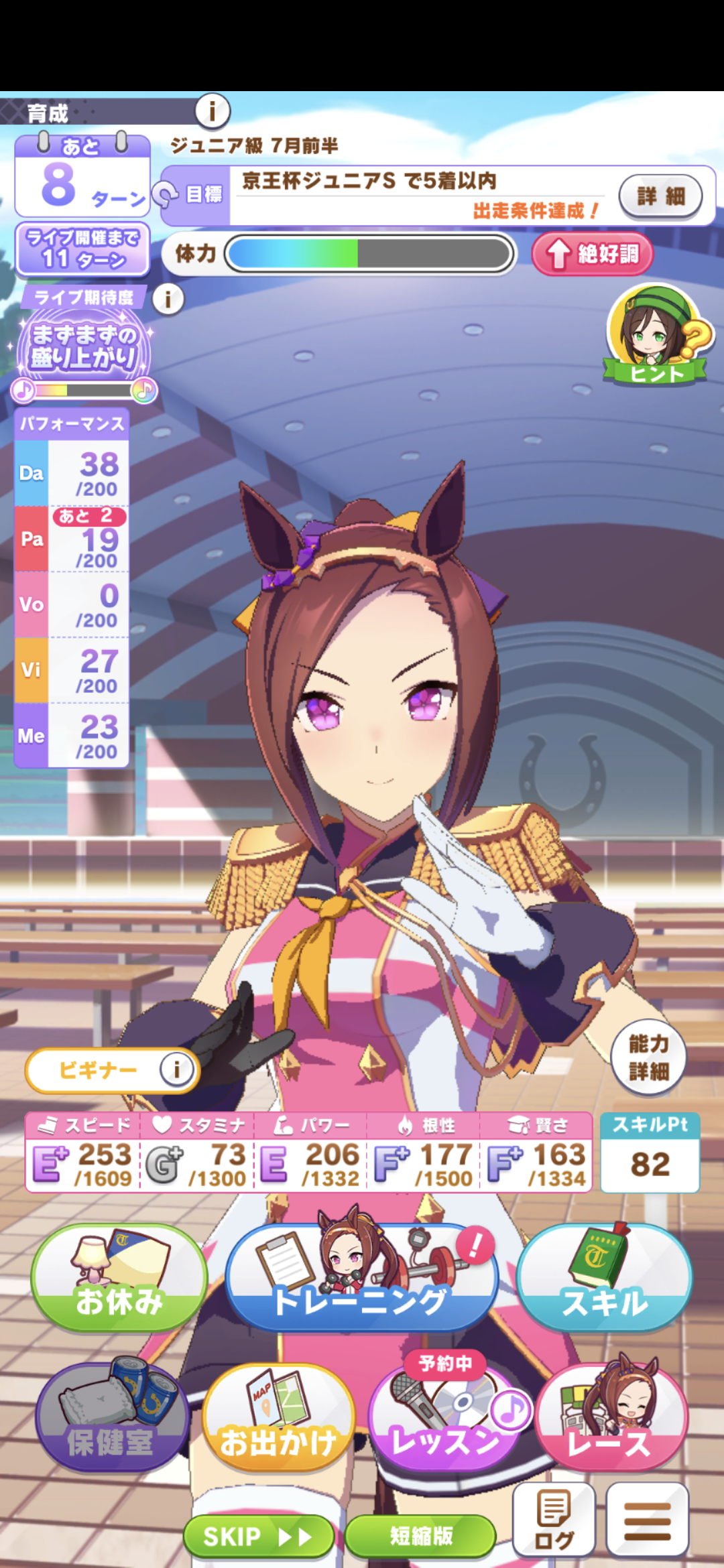The image size is (724, 1568).
Task: Open info icon on ビギナー badge
Action: [176, 1069]
